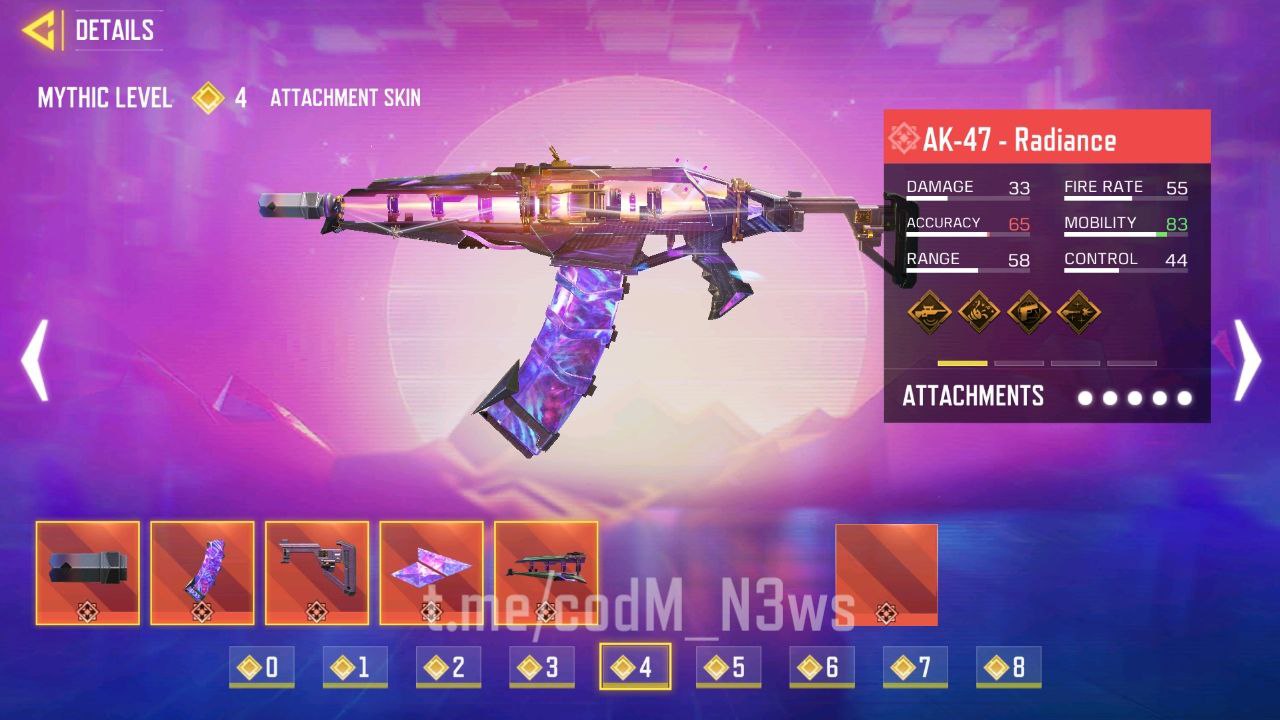Viewport: 1280px width, 720px height.
Task: Click the mythic emblem next to AK-47 Radiance
Action: pyautogui.click(x=905, y=139)
